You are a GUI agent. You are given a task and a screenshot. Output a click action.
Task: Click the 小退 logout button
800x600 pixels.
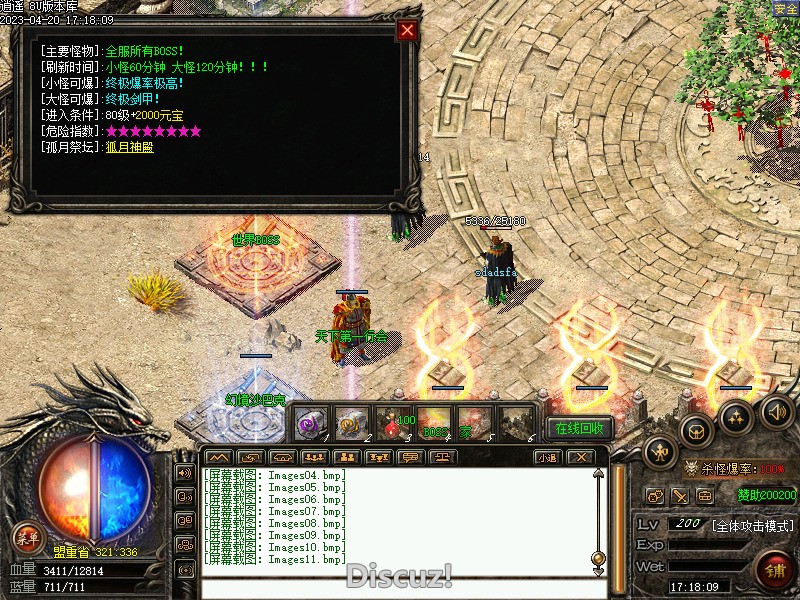point(546,457)
